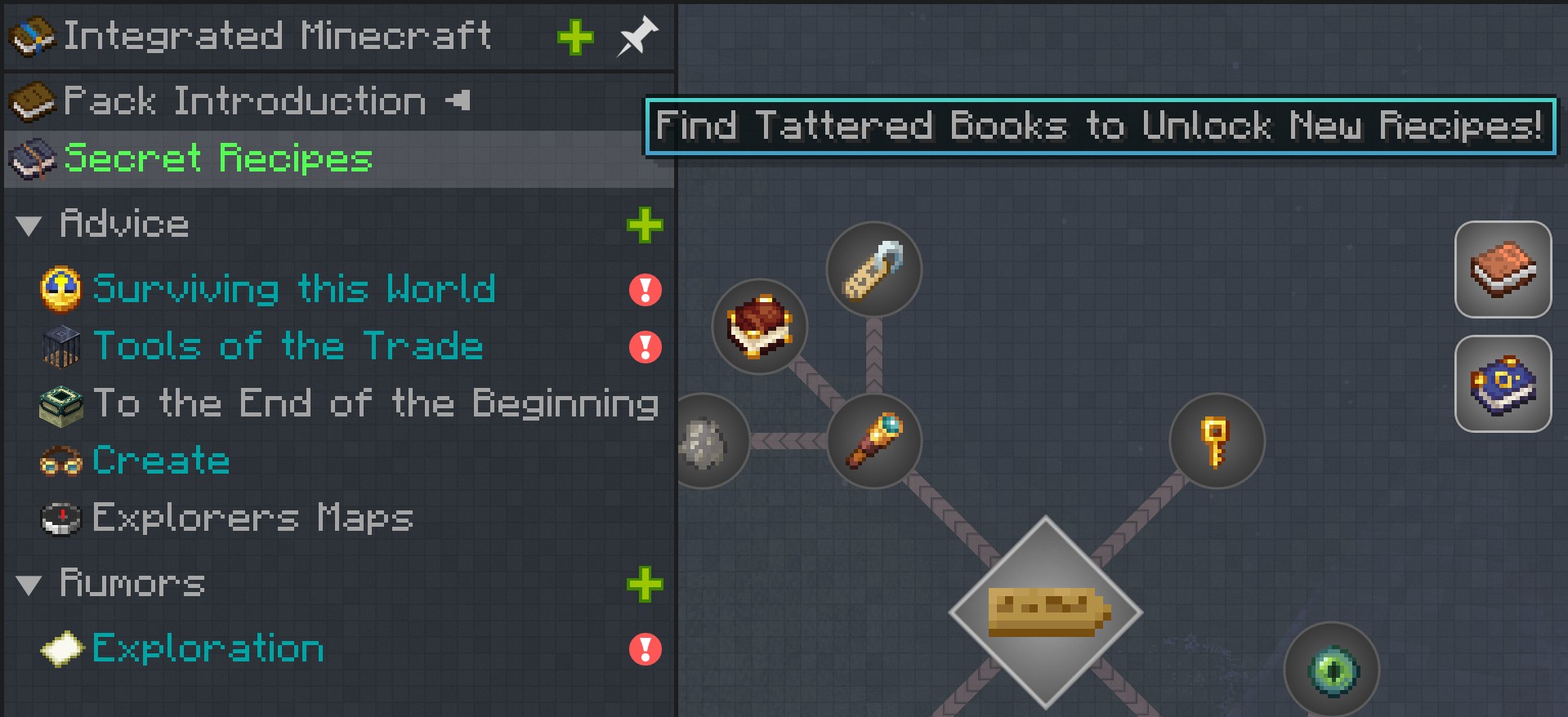
Task: Click the green plus next to Advice
Action: coord(645,225)
